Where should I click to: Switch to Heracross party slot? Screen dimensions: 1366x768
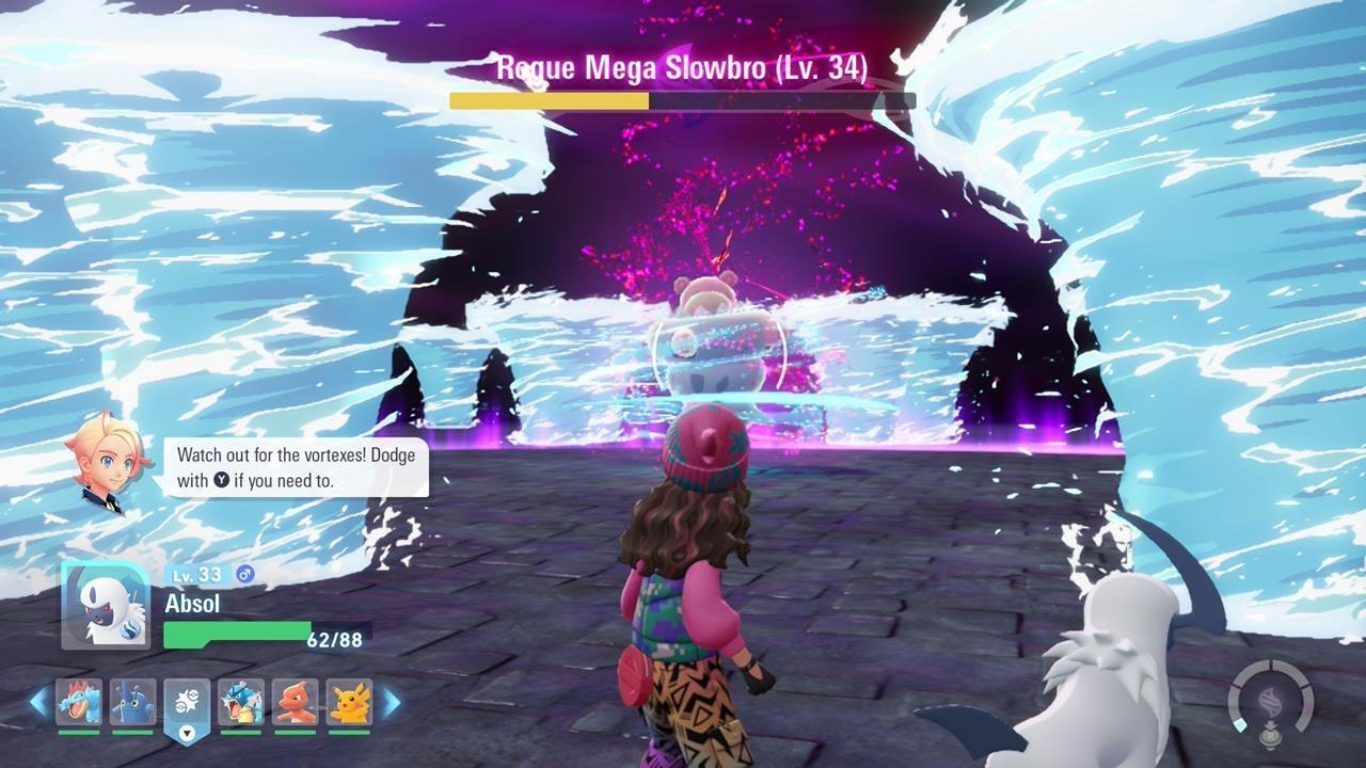[x=133, y=702]
